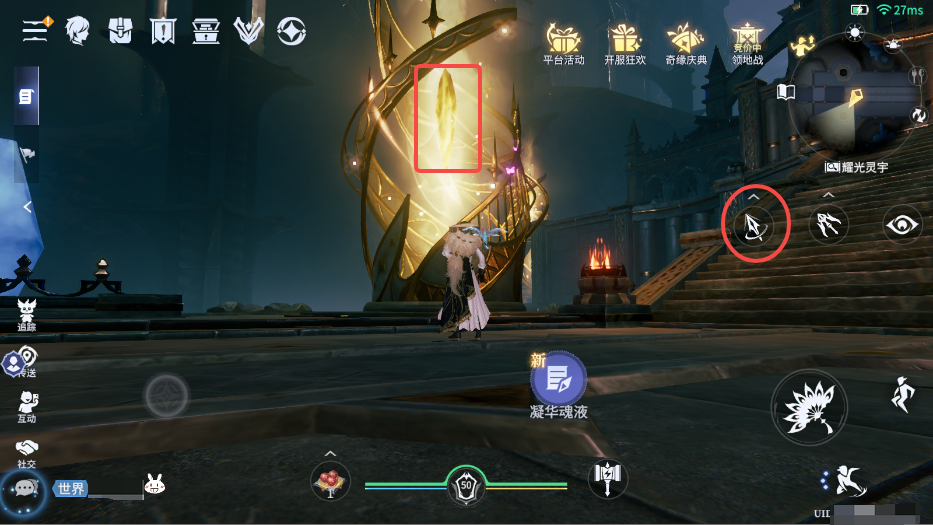933x525 pixels.
Task: Open 开服狂欢 server launch carnival
Action: [627, 43]
